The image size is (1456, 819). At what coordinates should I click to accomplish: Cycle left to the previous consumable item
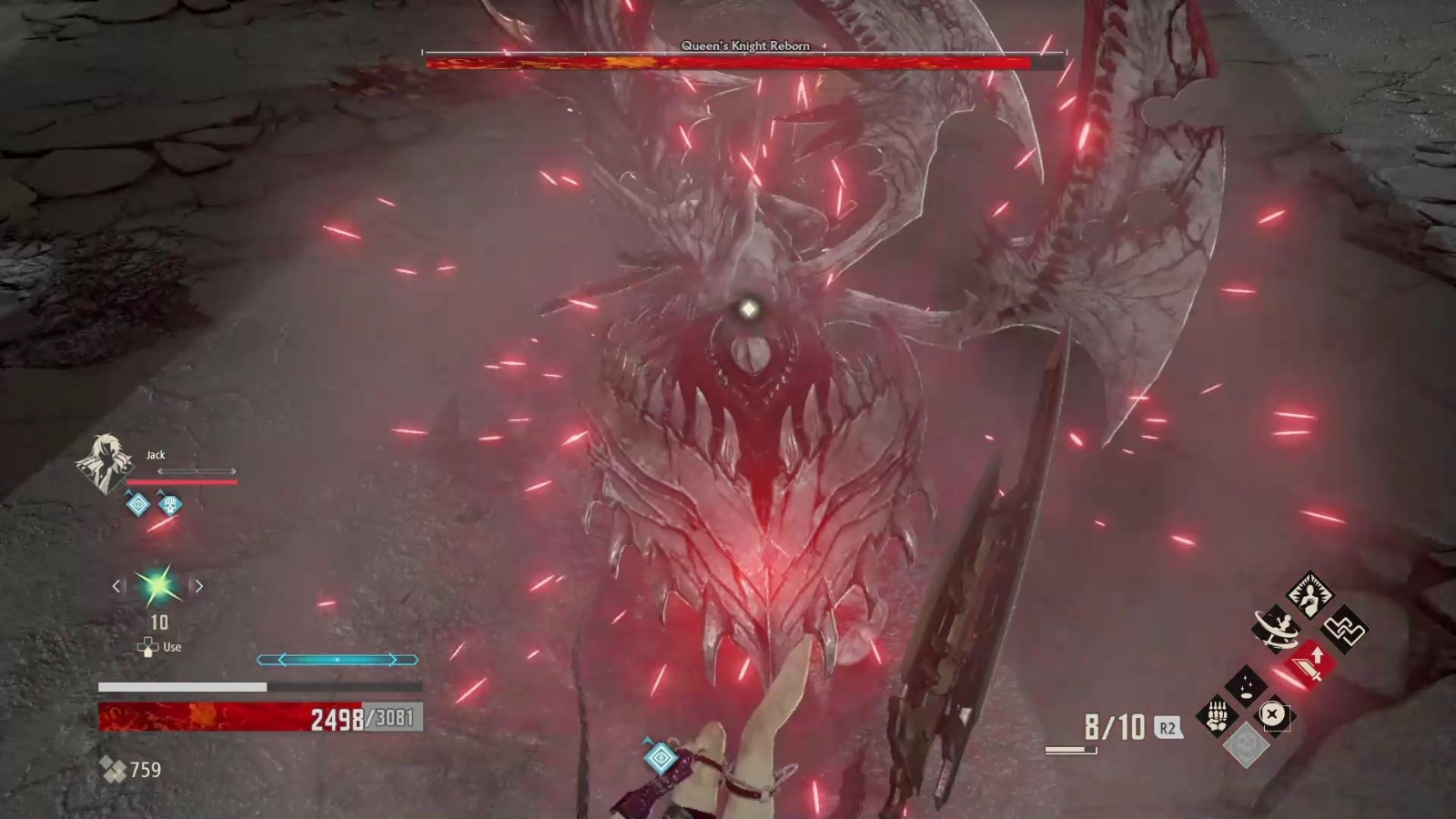pos(116,586)
